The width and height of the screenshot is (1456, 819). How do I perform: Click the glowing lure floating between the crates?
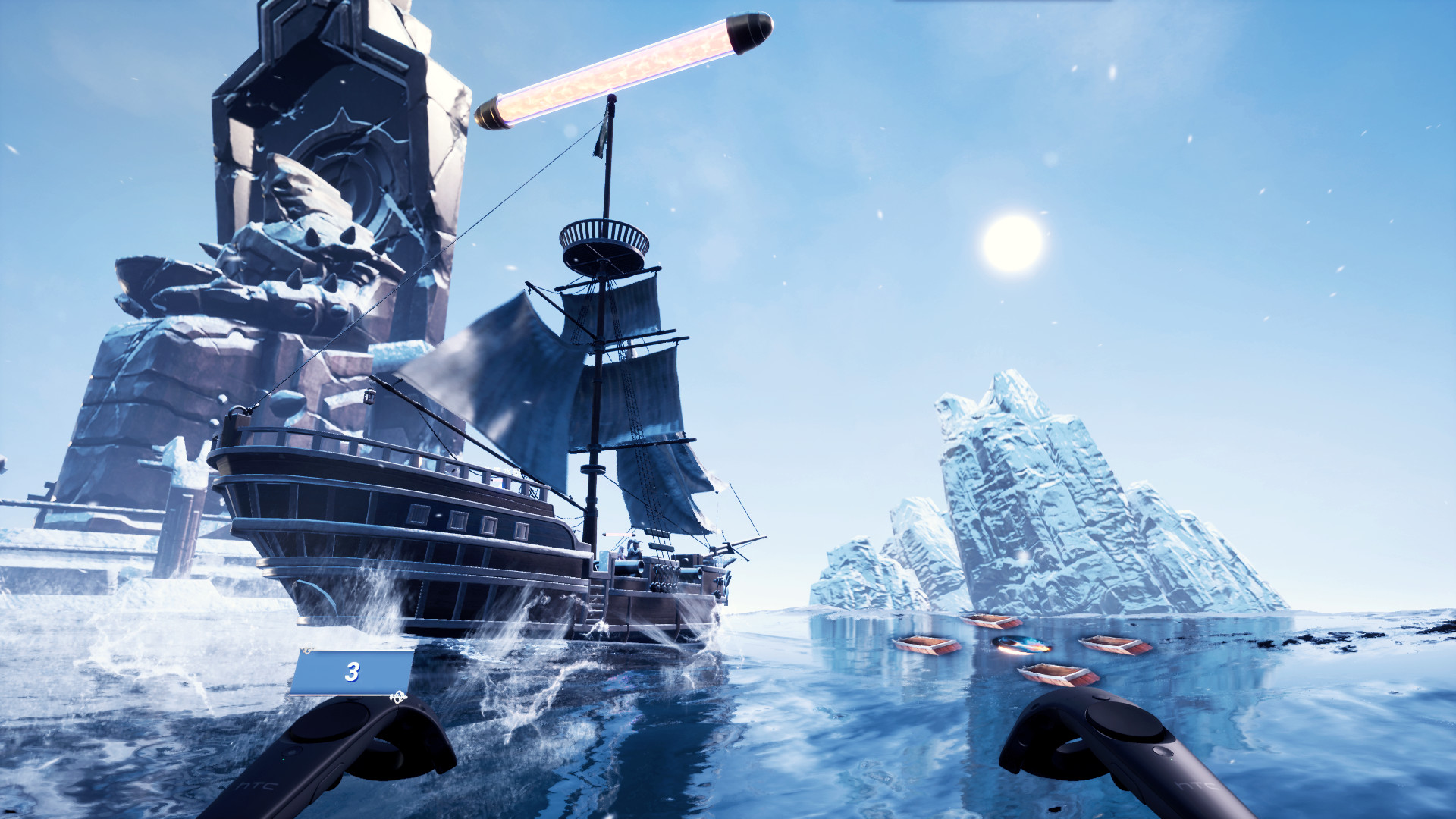pyautogui.click(x=1021, y=645)
